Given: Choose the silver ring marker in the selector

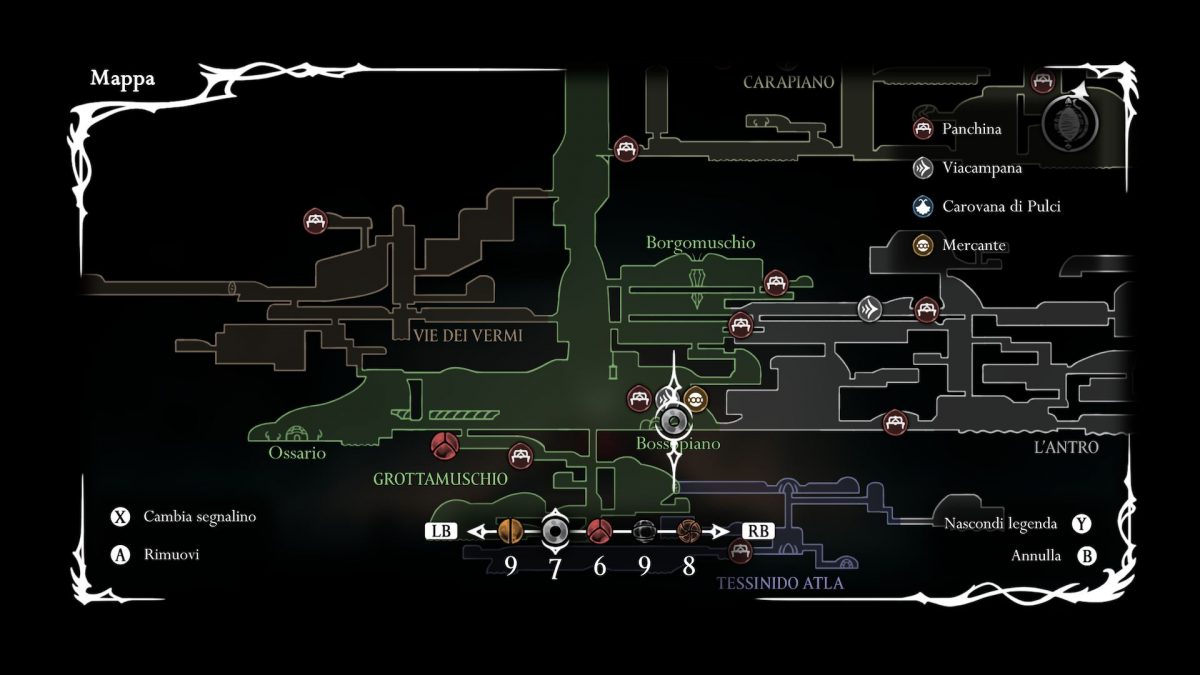Looking at the screenshot, I should click(555, 531).
